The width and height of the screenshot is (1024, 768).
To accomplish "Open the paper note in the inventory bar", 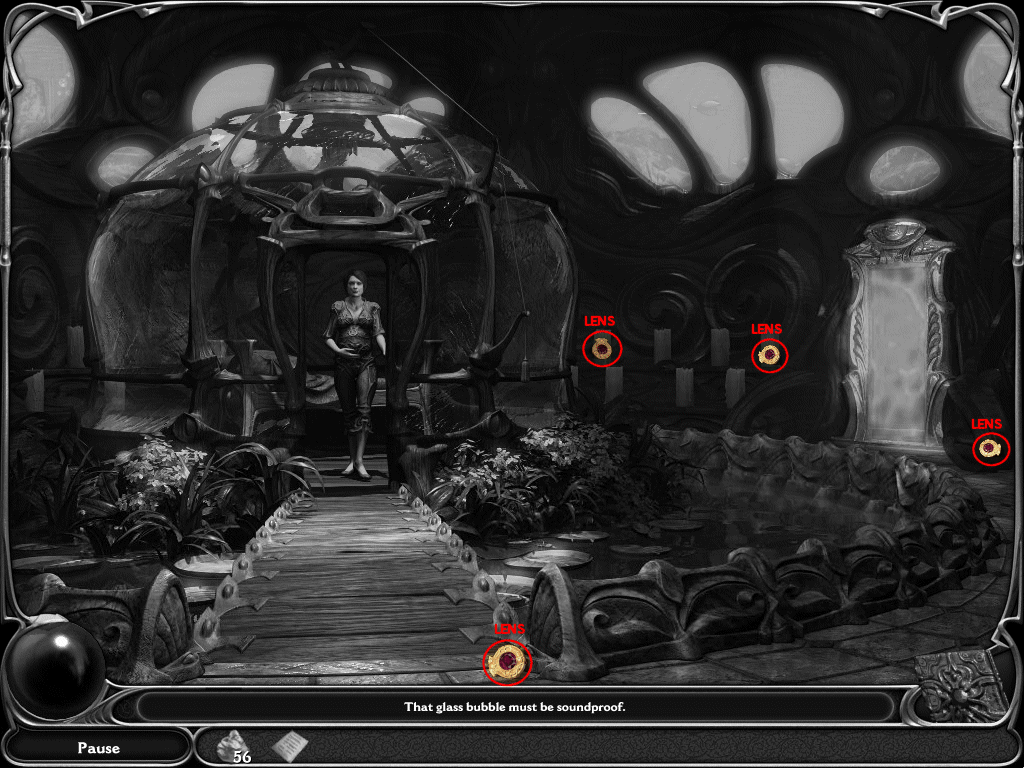I will 290,745.
